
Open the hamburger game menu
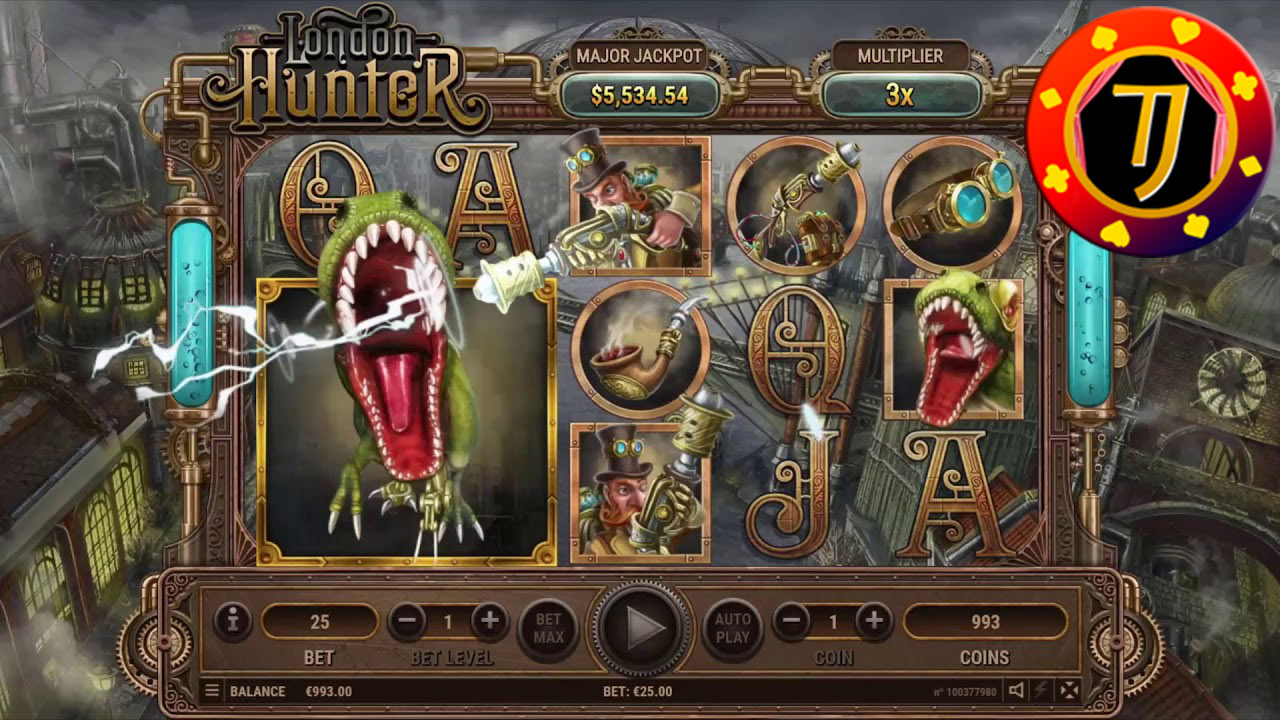(212, 690)
